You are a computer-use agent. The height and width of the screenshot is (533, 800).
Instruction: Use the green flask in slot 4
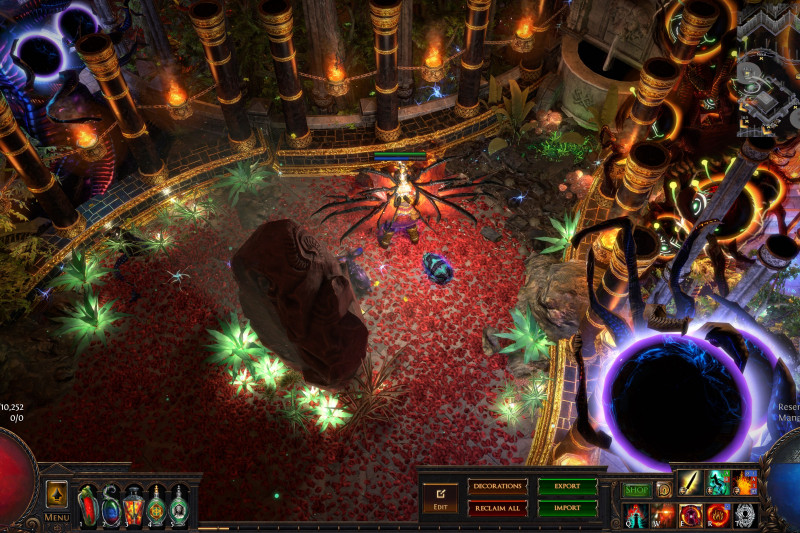157,505
